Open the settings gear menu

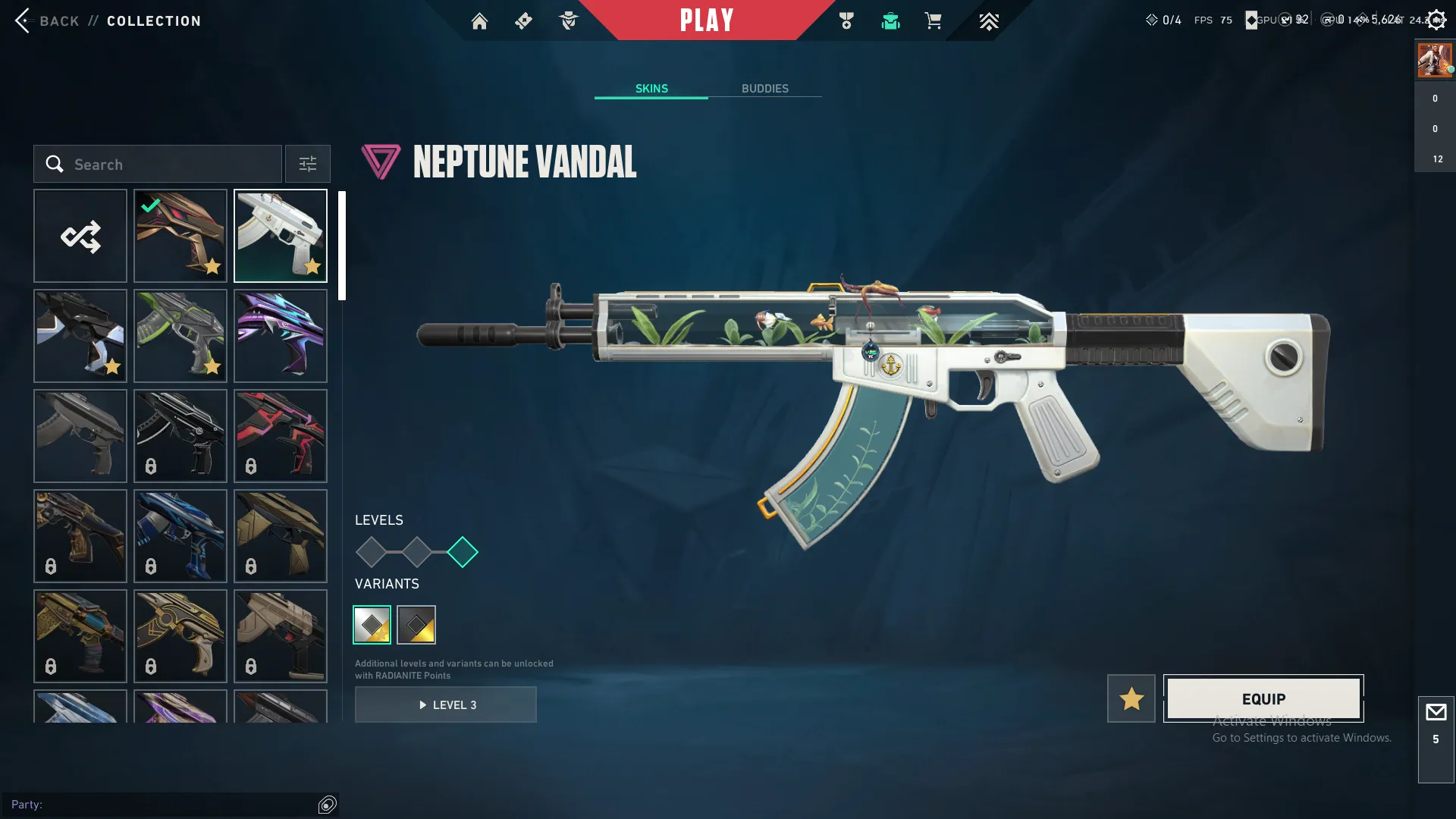tap(1436, 19)
